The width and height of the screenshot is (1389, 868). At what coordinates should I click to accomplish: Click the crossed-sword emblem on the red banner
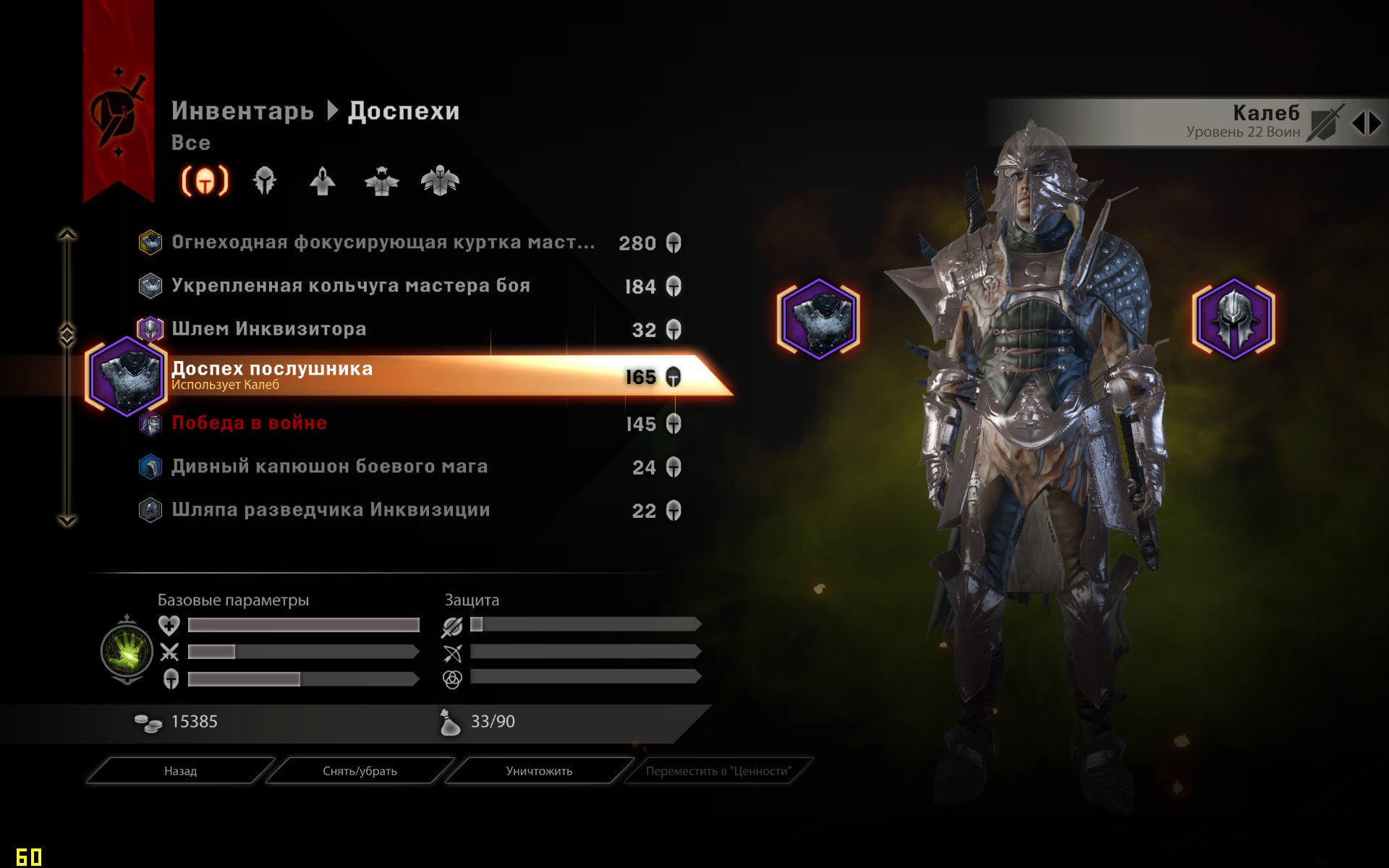[116, 112]
